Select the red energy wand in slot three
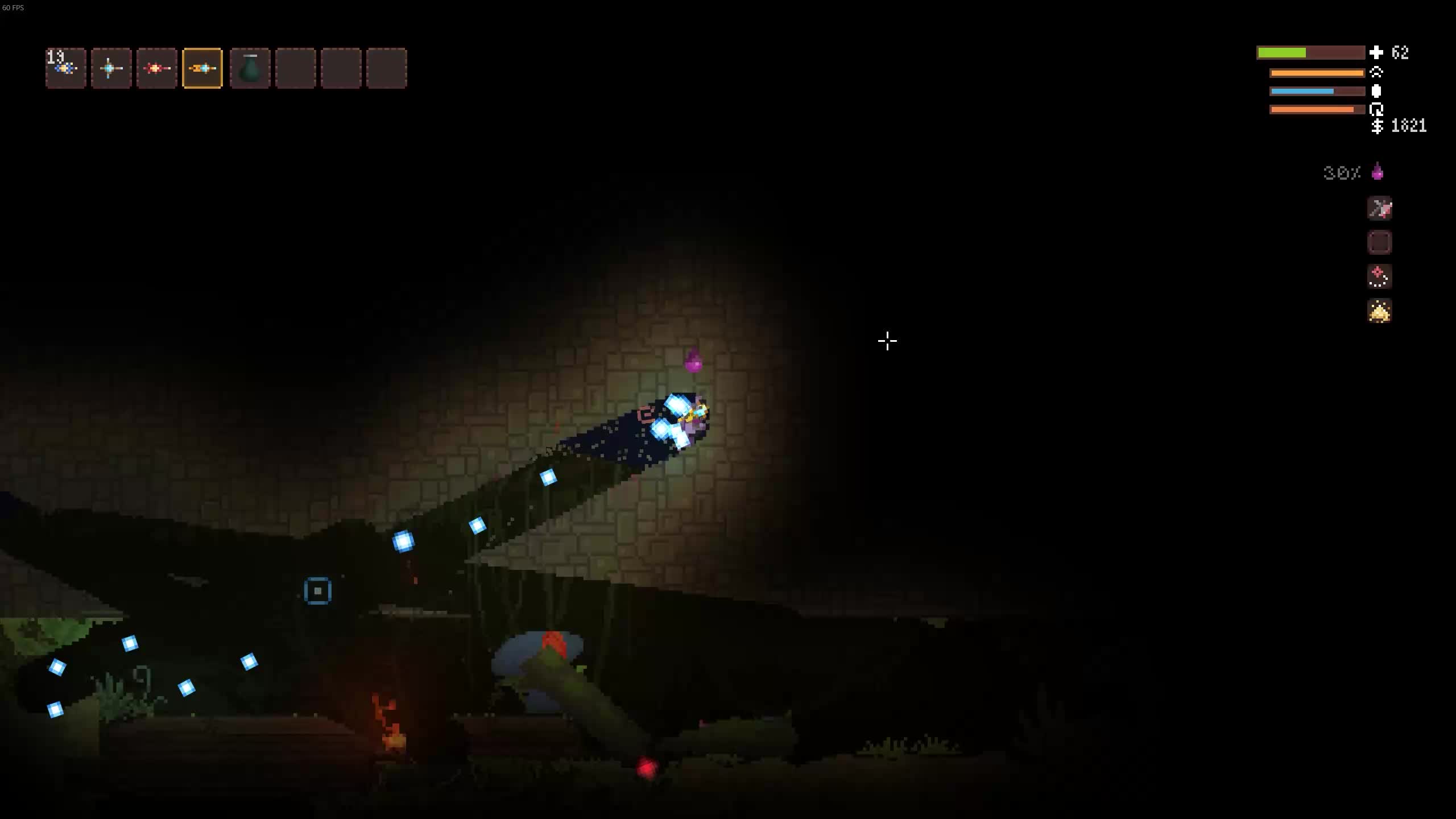 156,68
